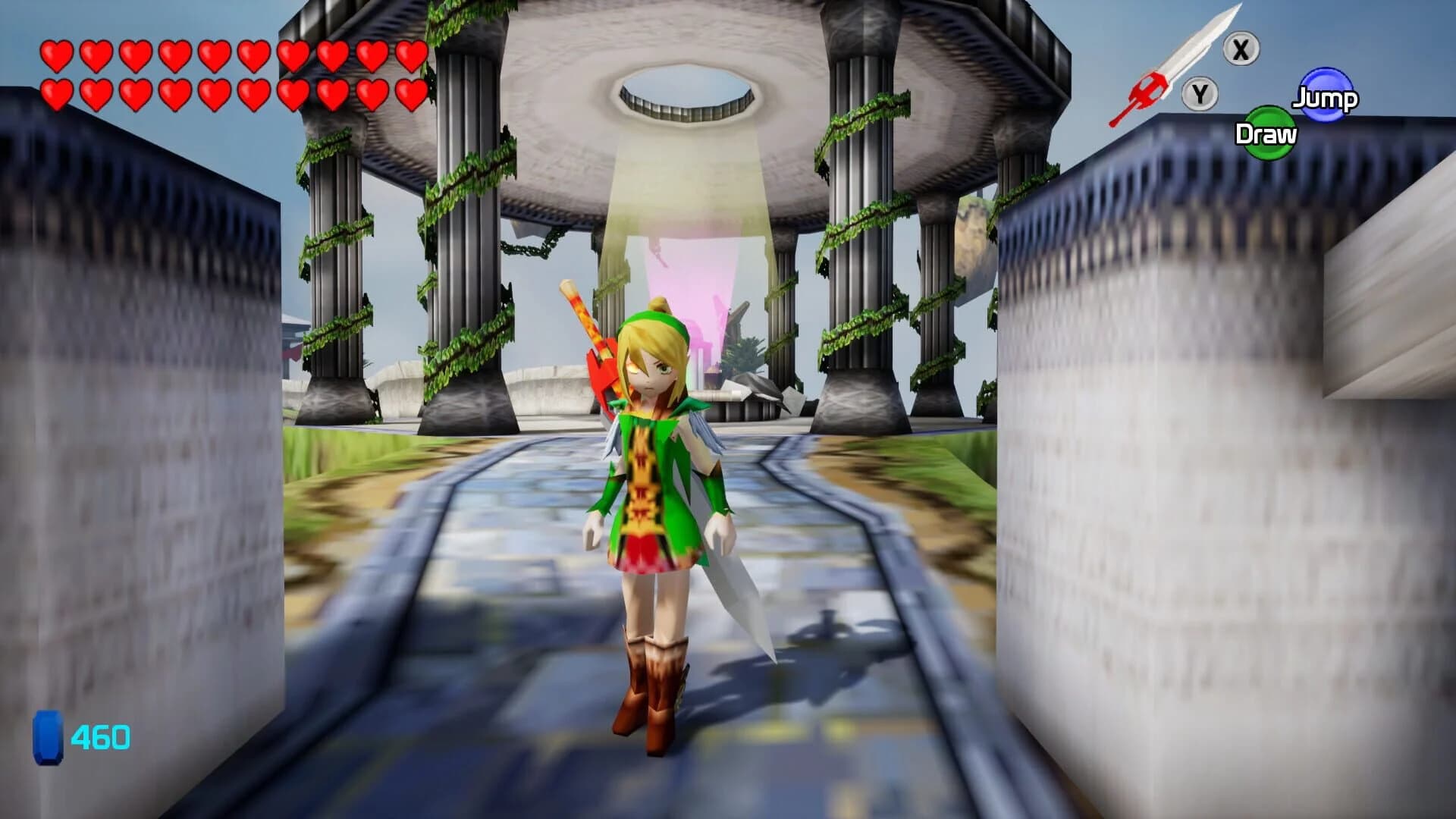The height and width of the screenshot is (819, 1456).
Task: Select the first heart in the health bar
Action: pos(57,55)
